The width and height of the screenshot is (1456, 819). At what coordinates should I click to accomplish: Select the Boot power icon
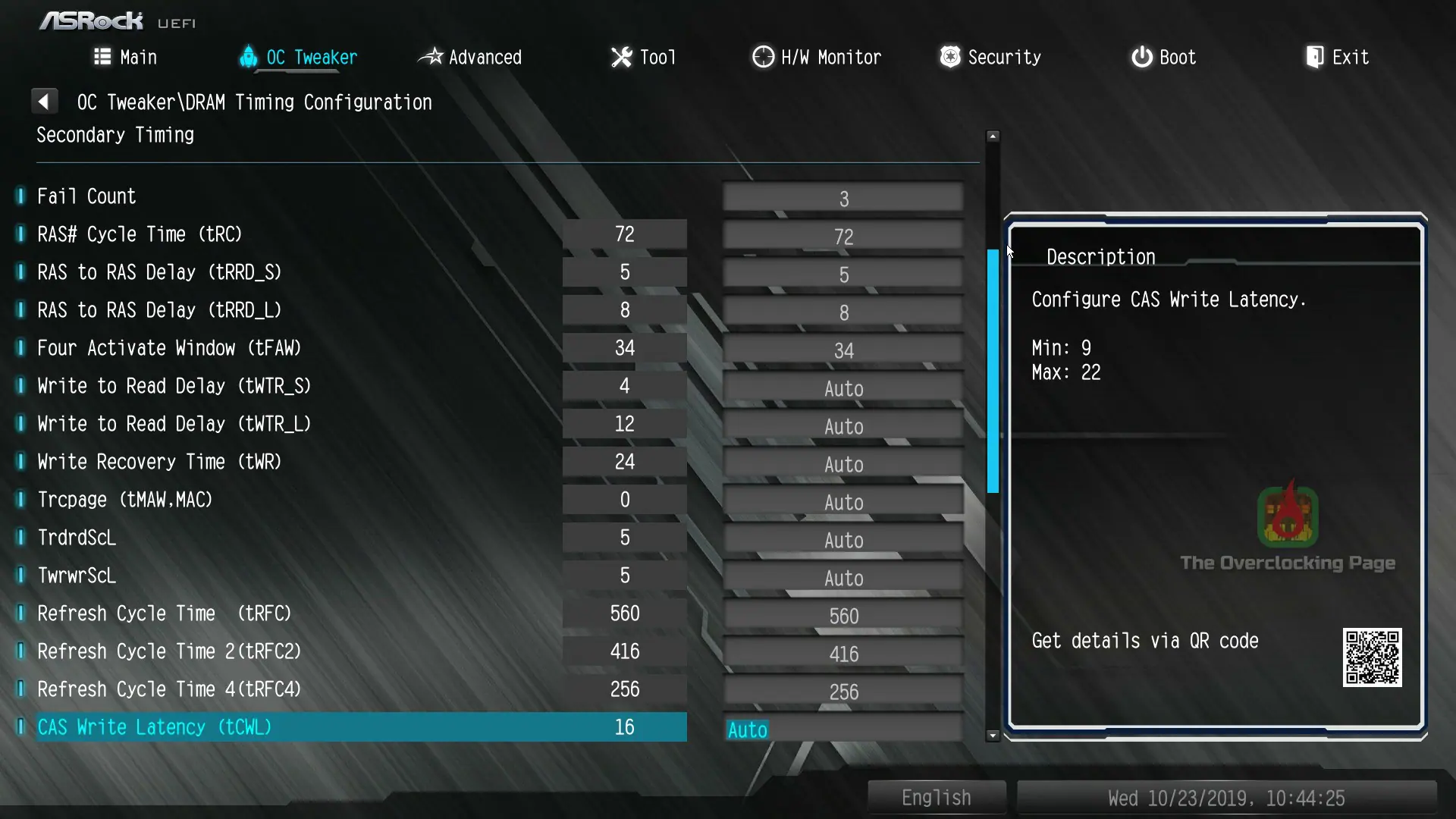(x=1141, y=56)
